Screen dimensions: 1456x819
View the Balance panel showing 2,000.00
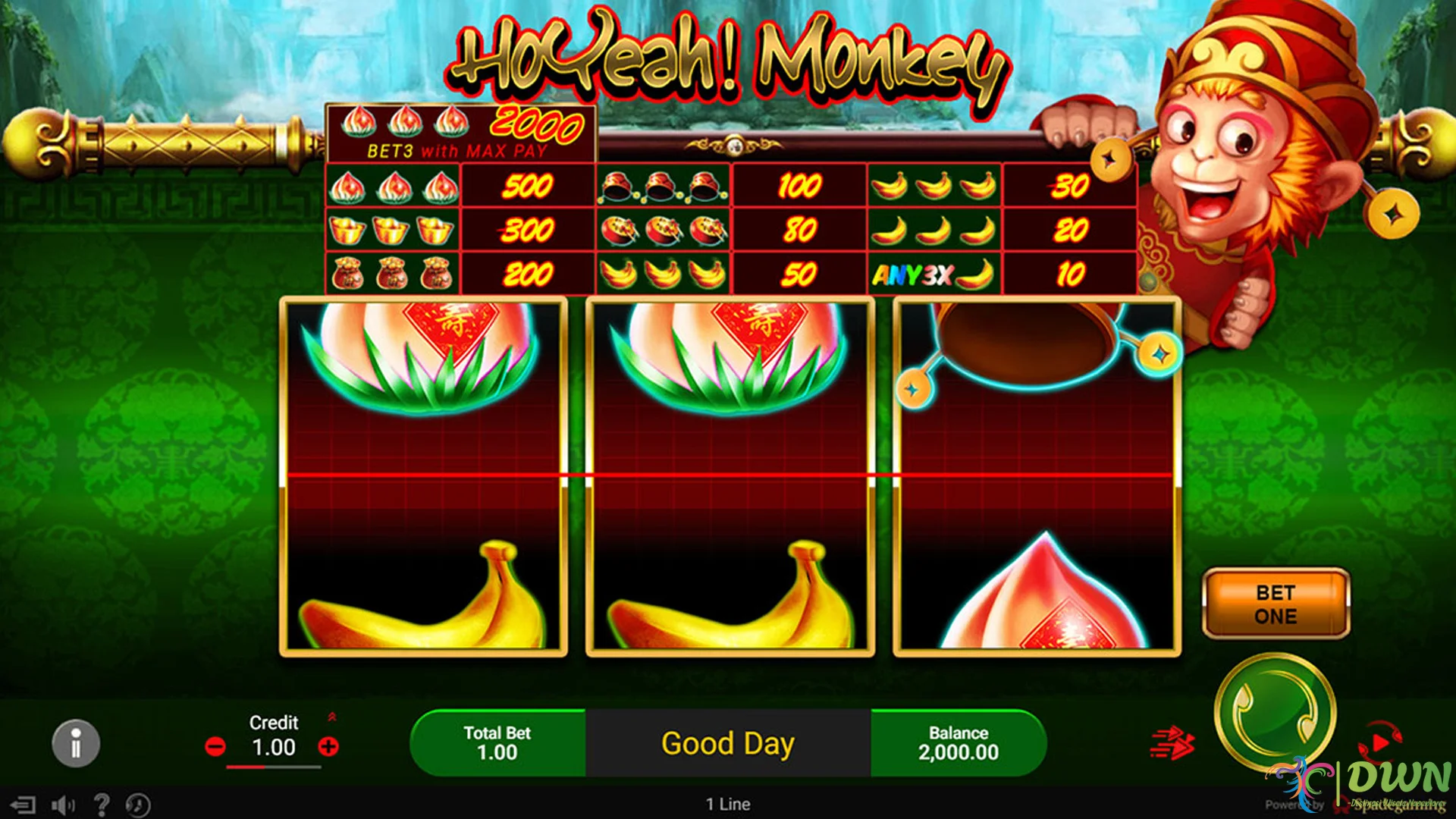(x=958, y=743)
